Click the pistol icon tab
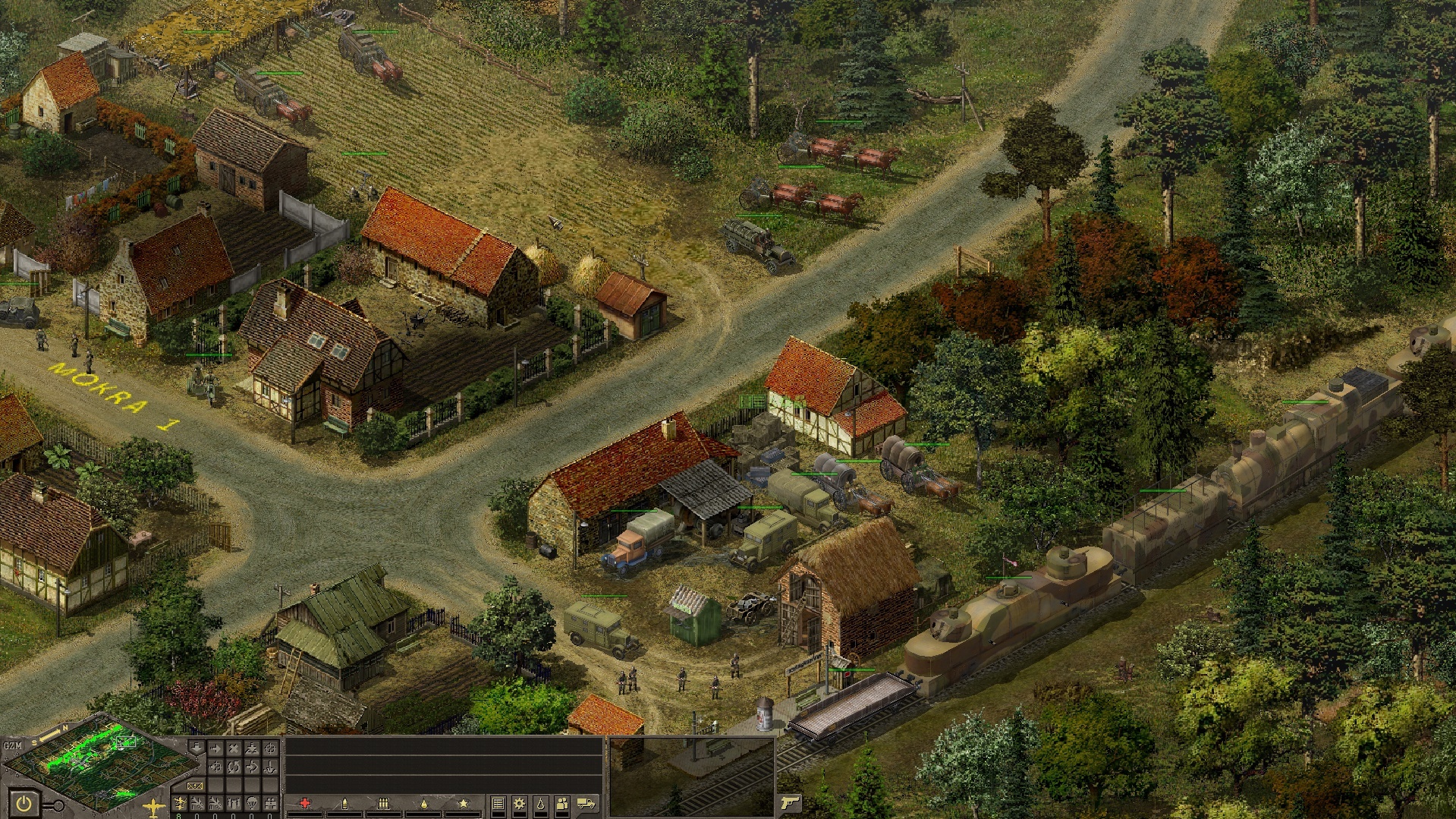 tap(790, 803)
